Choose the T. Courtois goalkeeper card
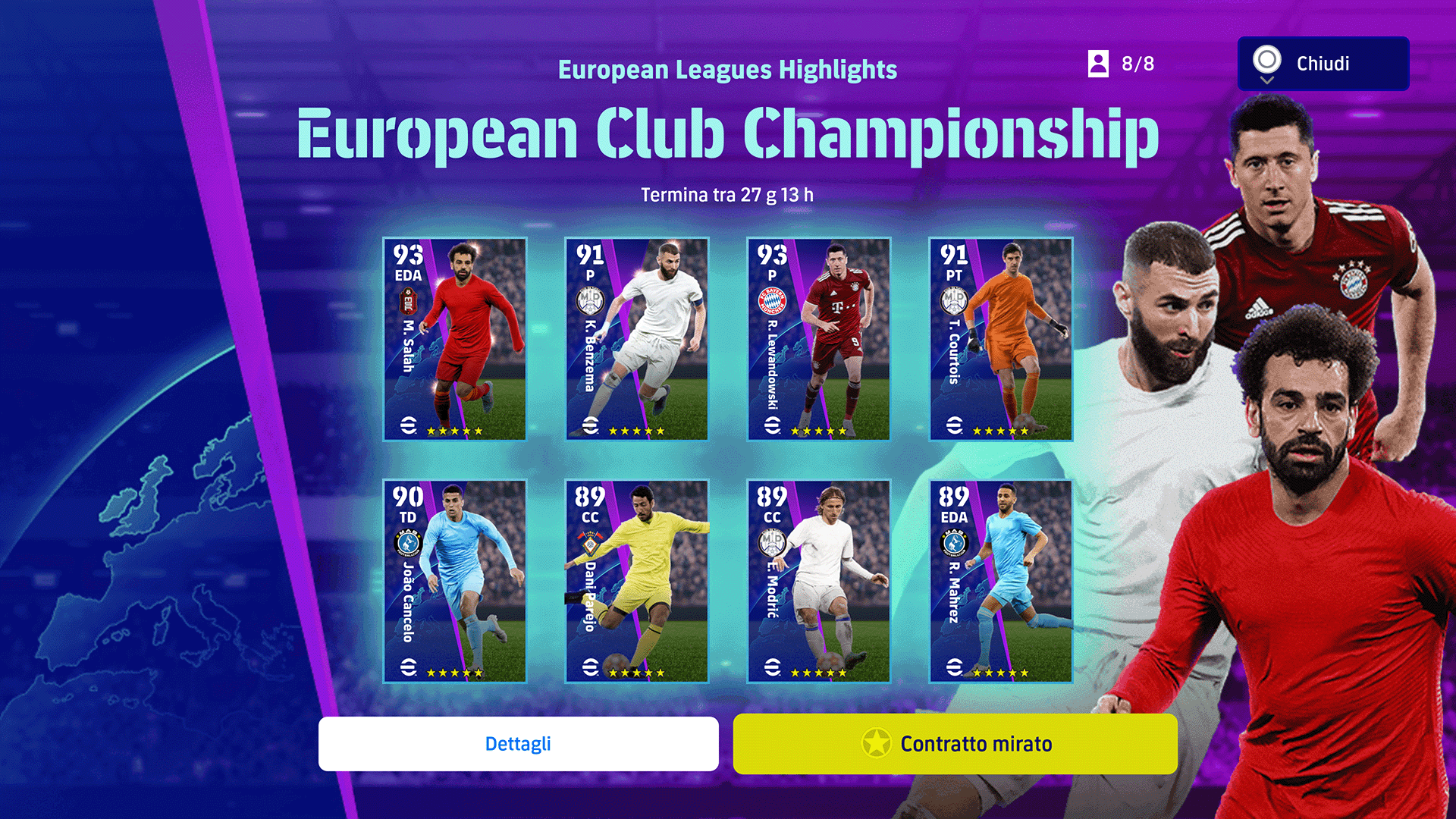1456x819 pixels. pos(1000,339)
